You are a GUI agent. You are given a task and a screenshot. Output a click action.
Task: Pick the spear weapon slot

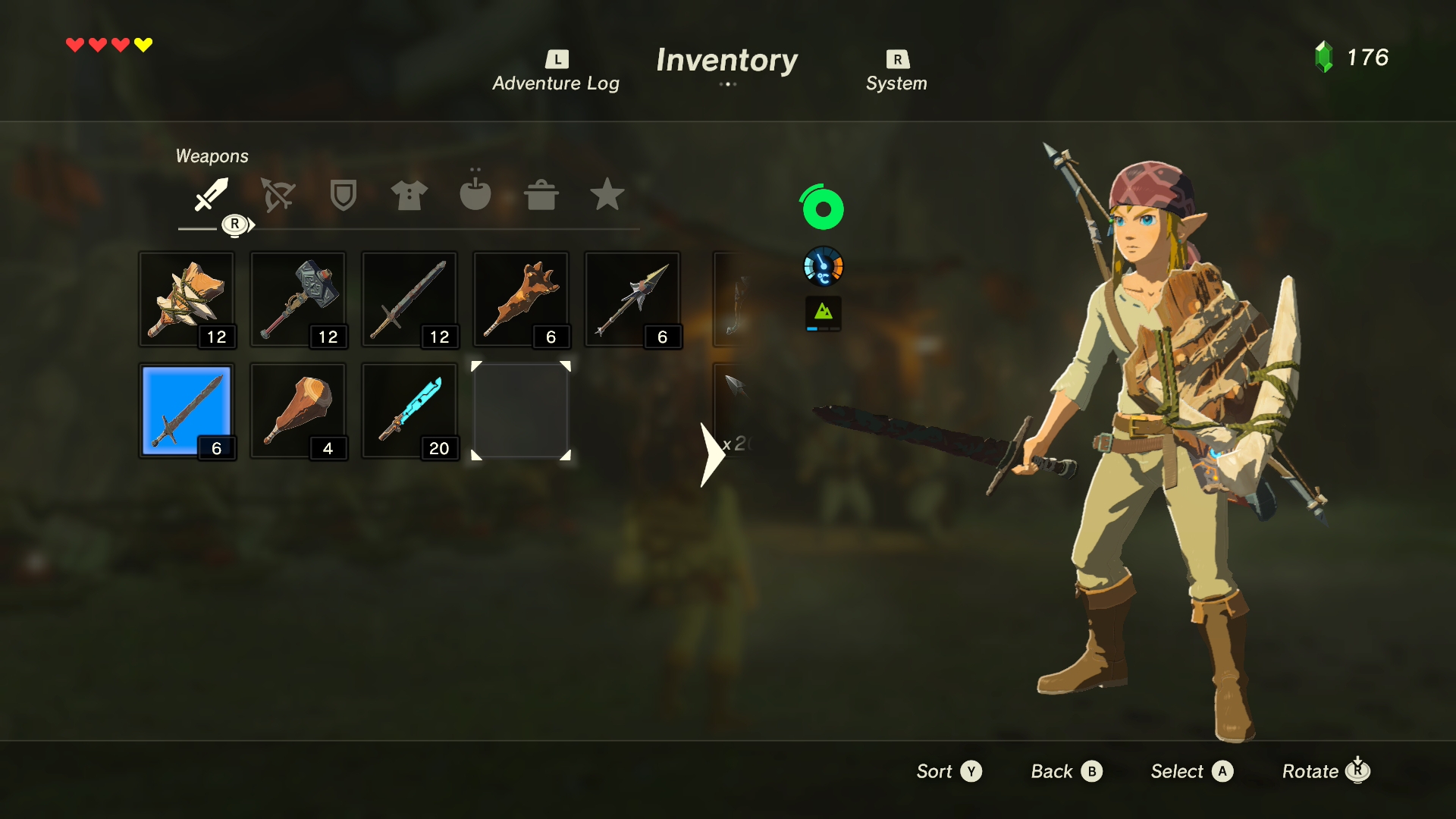pyautogui.click(x=632, y=300)
